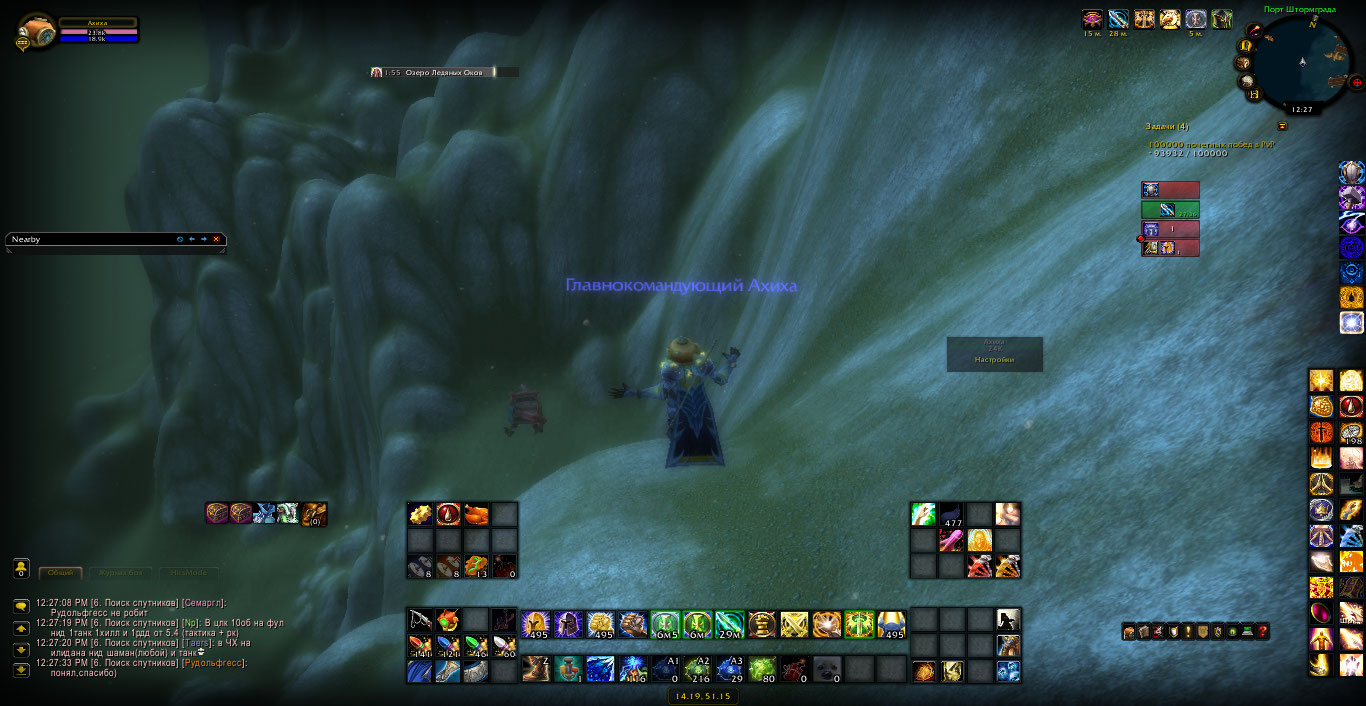Use the roast chicken food item
This screenshot has height=706, width=1366.
[x=476, y=514]
